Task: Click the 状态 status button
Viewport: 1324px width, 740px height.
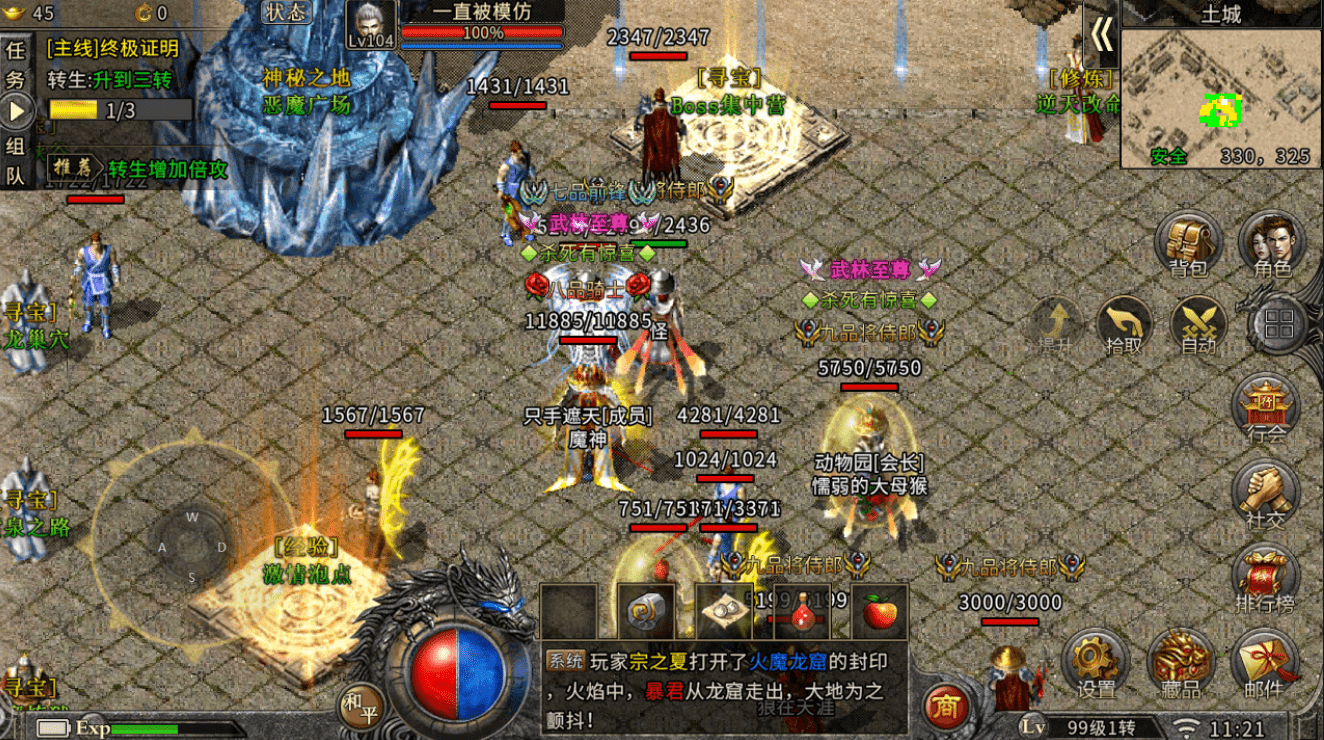Action: pos(287,12)
